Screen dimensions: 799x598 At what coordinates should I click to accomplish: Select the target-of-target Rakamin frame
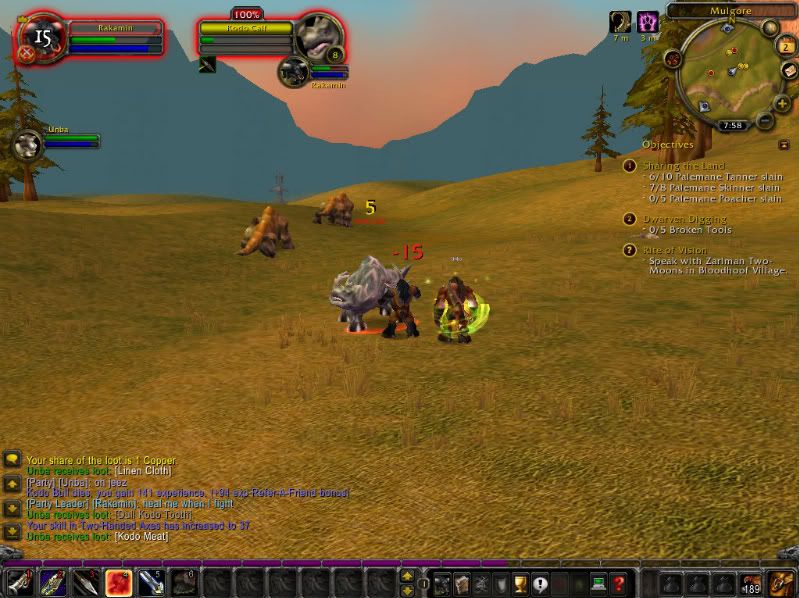pos(295,72)
